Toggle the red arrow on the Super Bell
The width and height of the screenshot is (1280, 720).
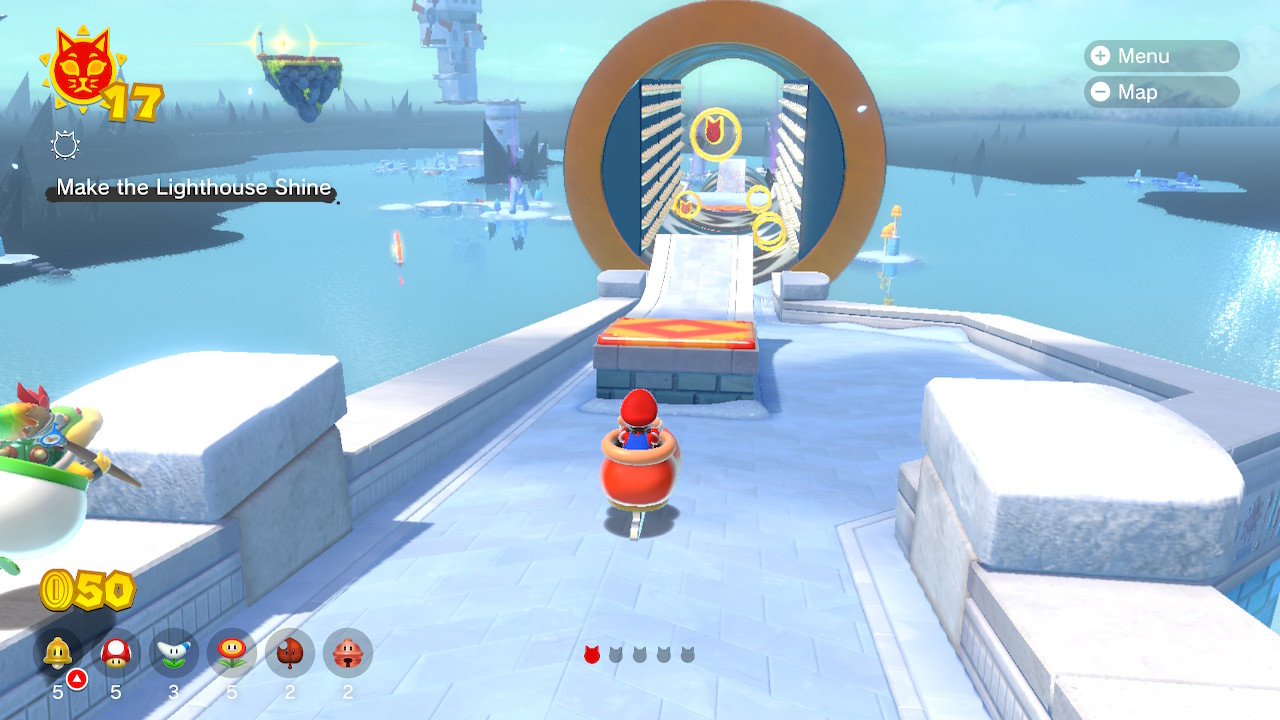[76, 678]
